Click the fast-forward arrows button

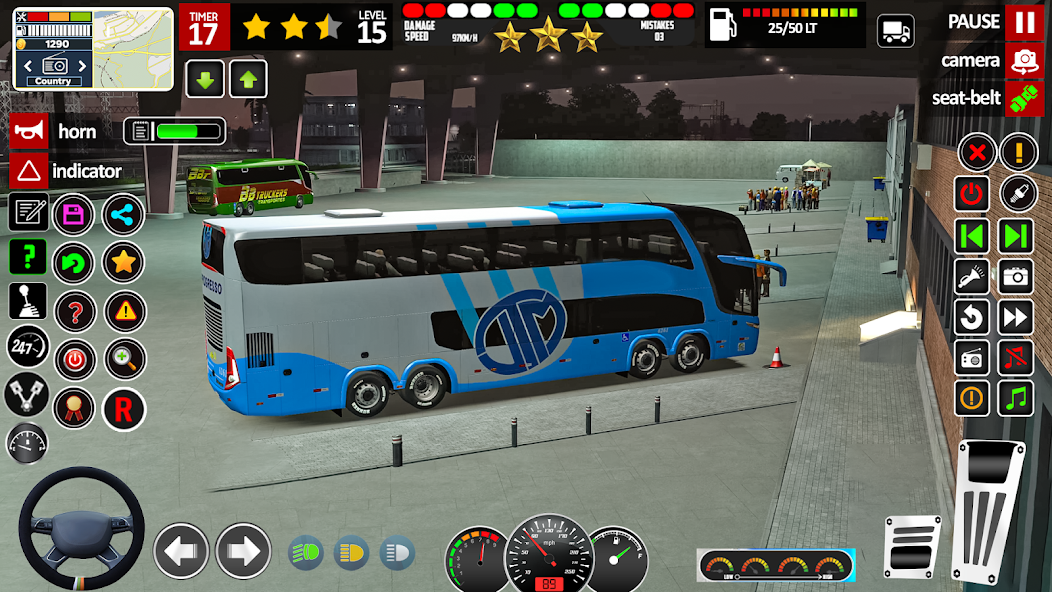(x=1017, y=317)
